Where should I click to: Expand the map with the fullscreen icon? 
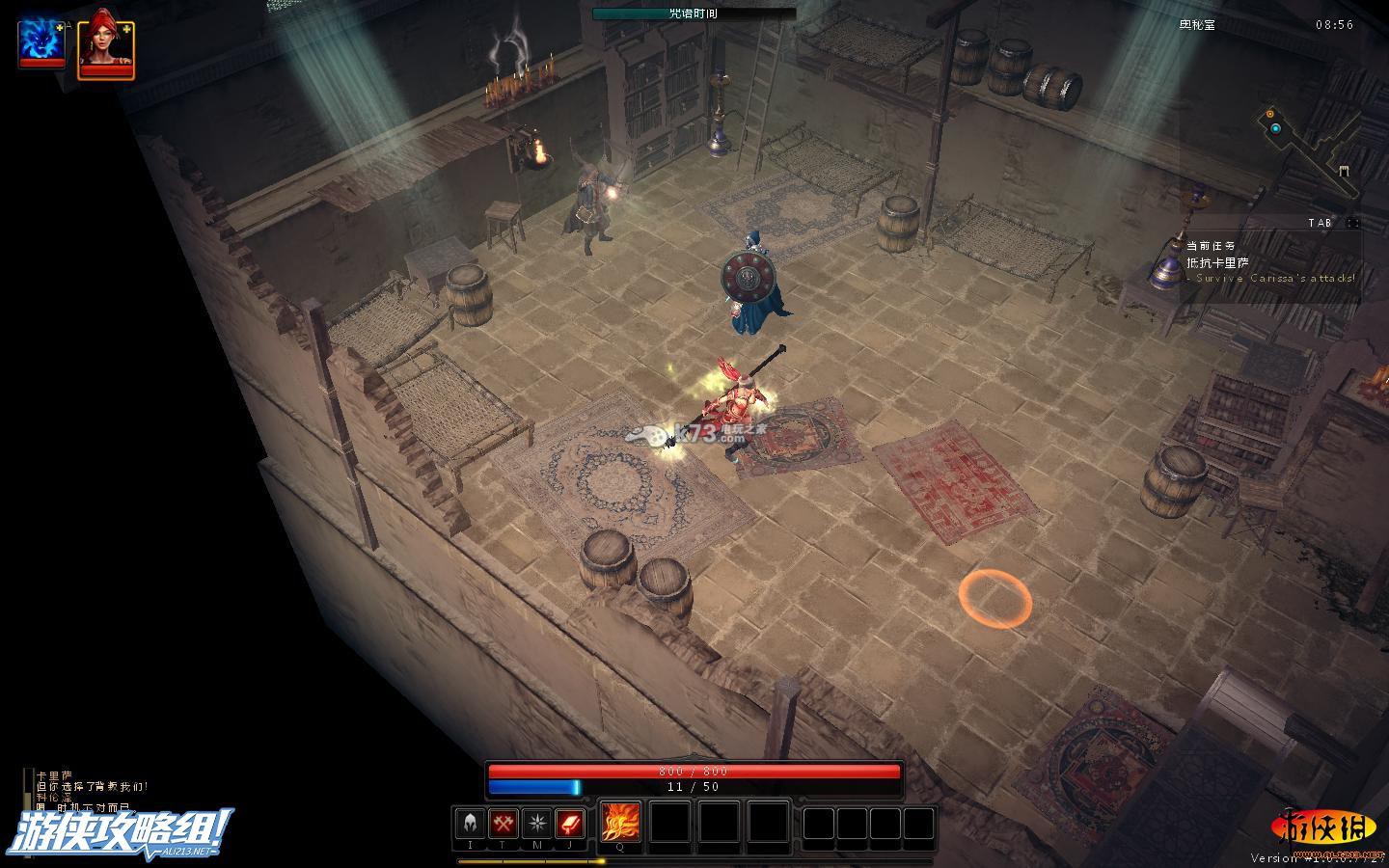(x=1352, y=223)
